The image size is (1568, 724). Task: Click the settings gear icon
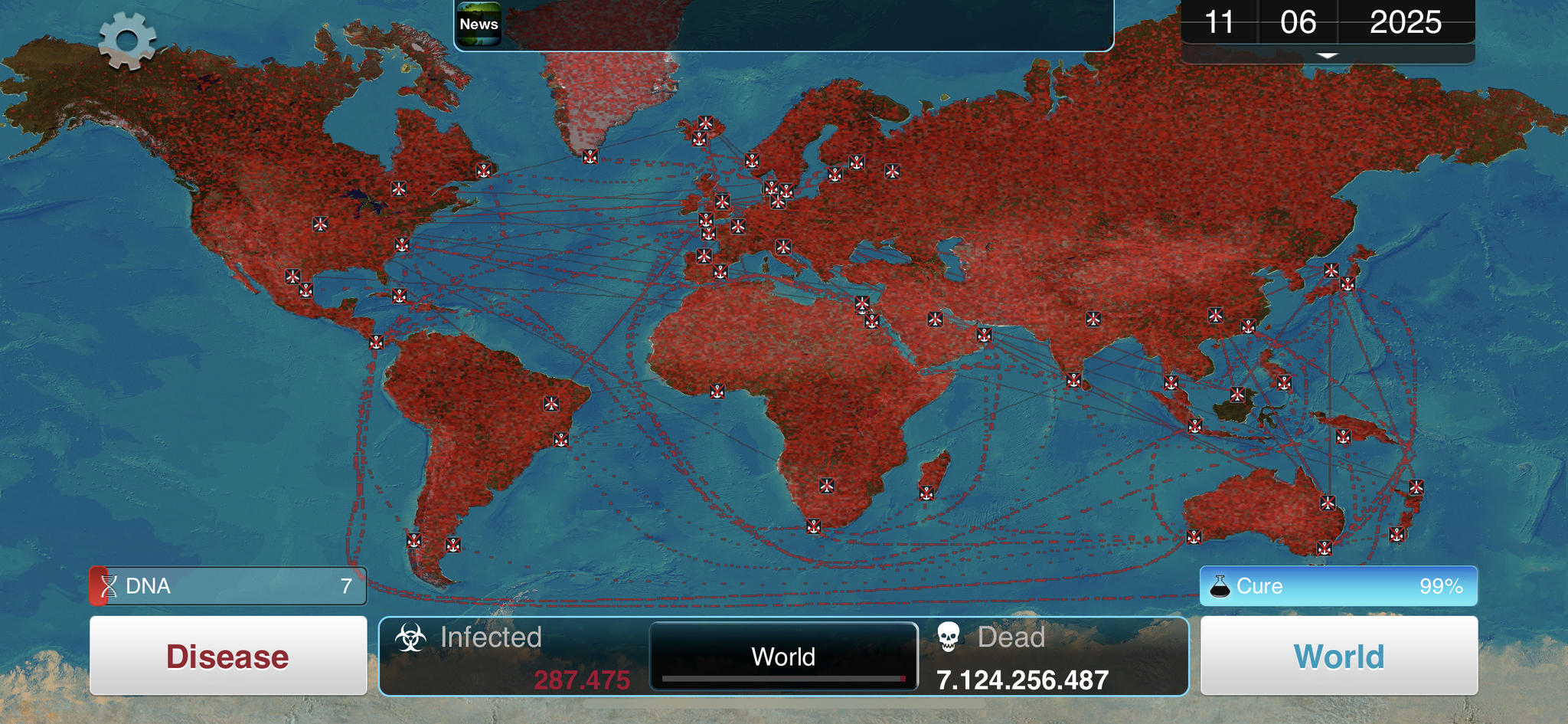127,41
